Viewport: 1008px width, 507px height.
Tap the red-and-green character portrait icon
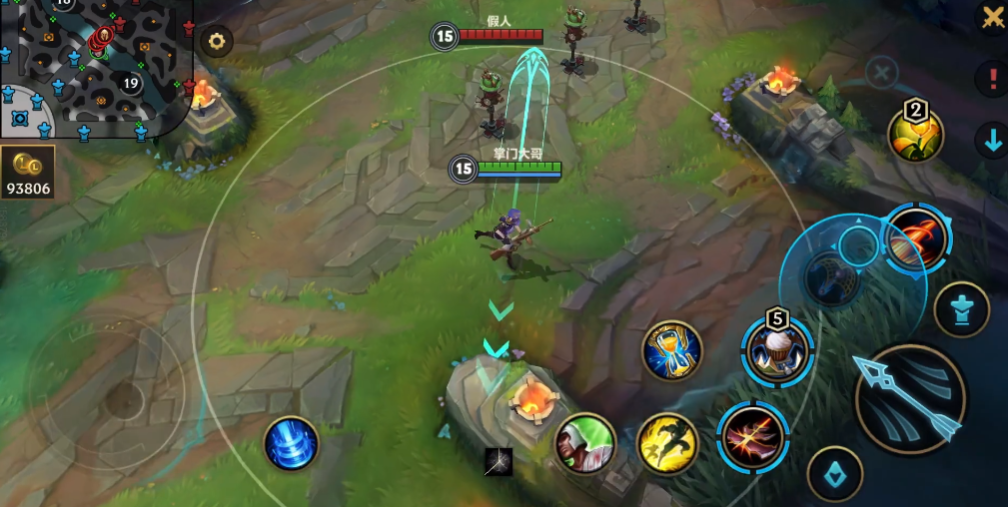tap(586, 443)
